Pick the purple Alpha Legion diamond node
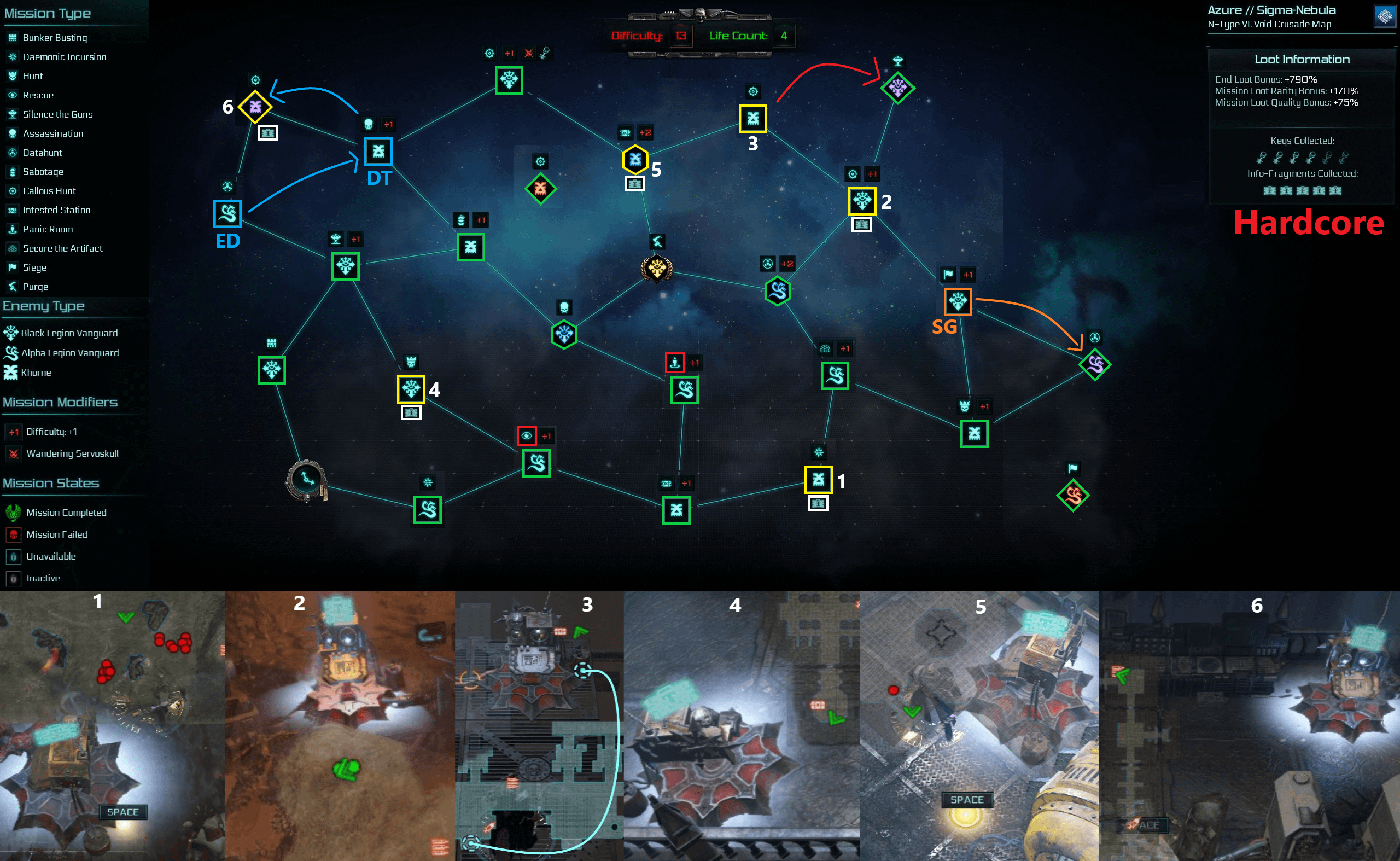1400x861 pixels. click(x=1095, y=364)
